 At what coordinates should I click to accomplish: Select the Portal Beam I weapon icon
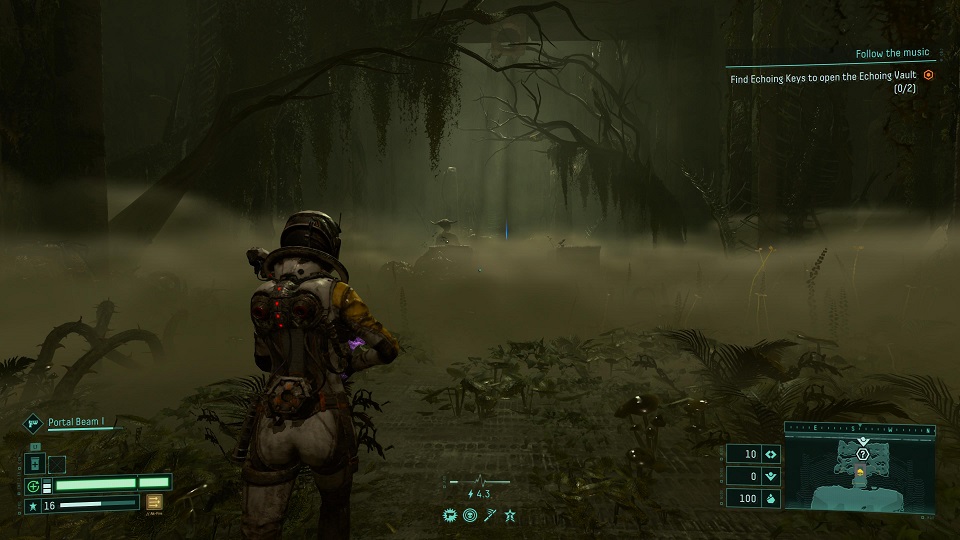point(32,423)
